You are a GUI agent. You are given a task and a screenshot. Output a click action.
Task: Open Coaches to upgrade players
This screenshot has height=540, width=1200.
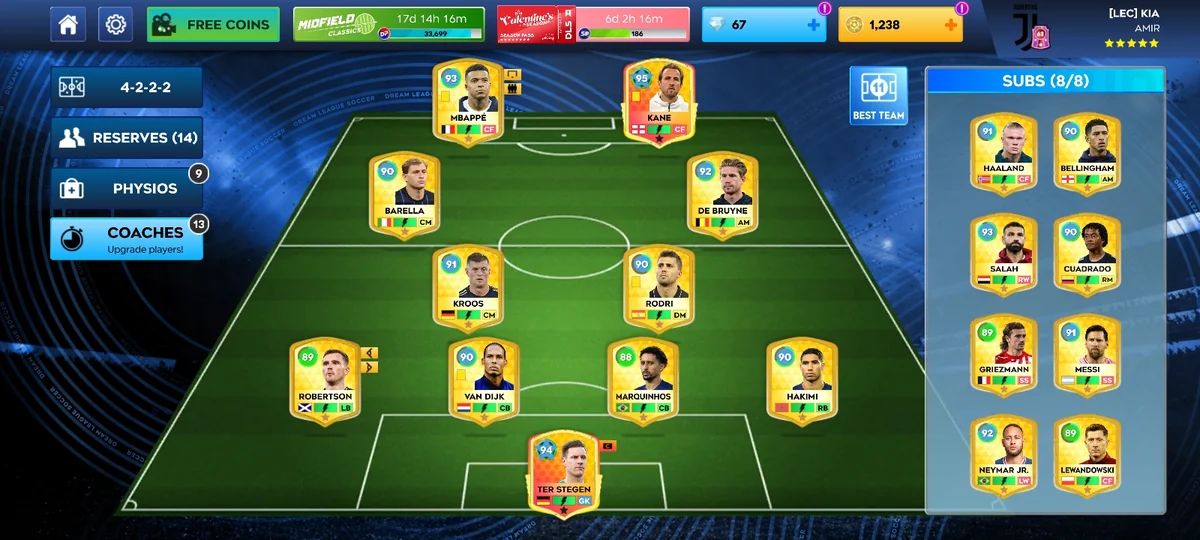(127, 239)
